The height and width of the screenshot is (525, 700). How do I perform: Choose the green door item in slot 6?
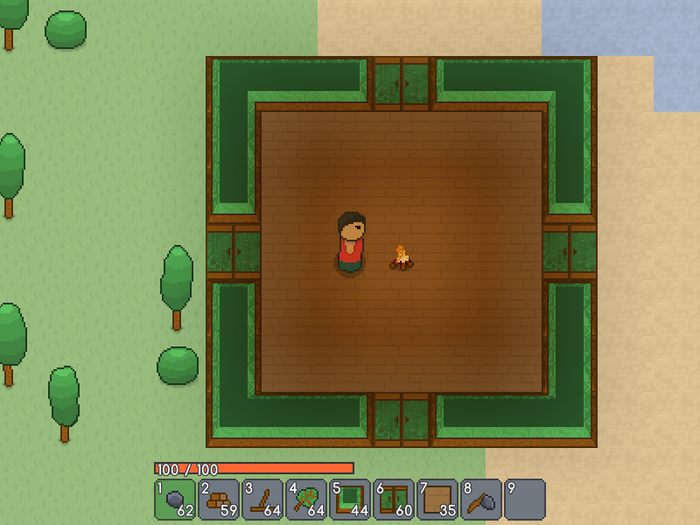pyautogui.click(x=394, y=498)
